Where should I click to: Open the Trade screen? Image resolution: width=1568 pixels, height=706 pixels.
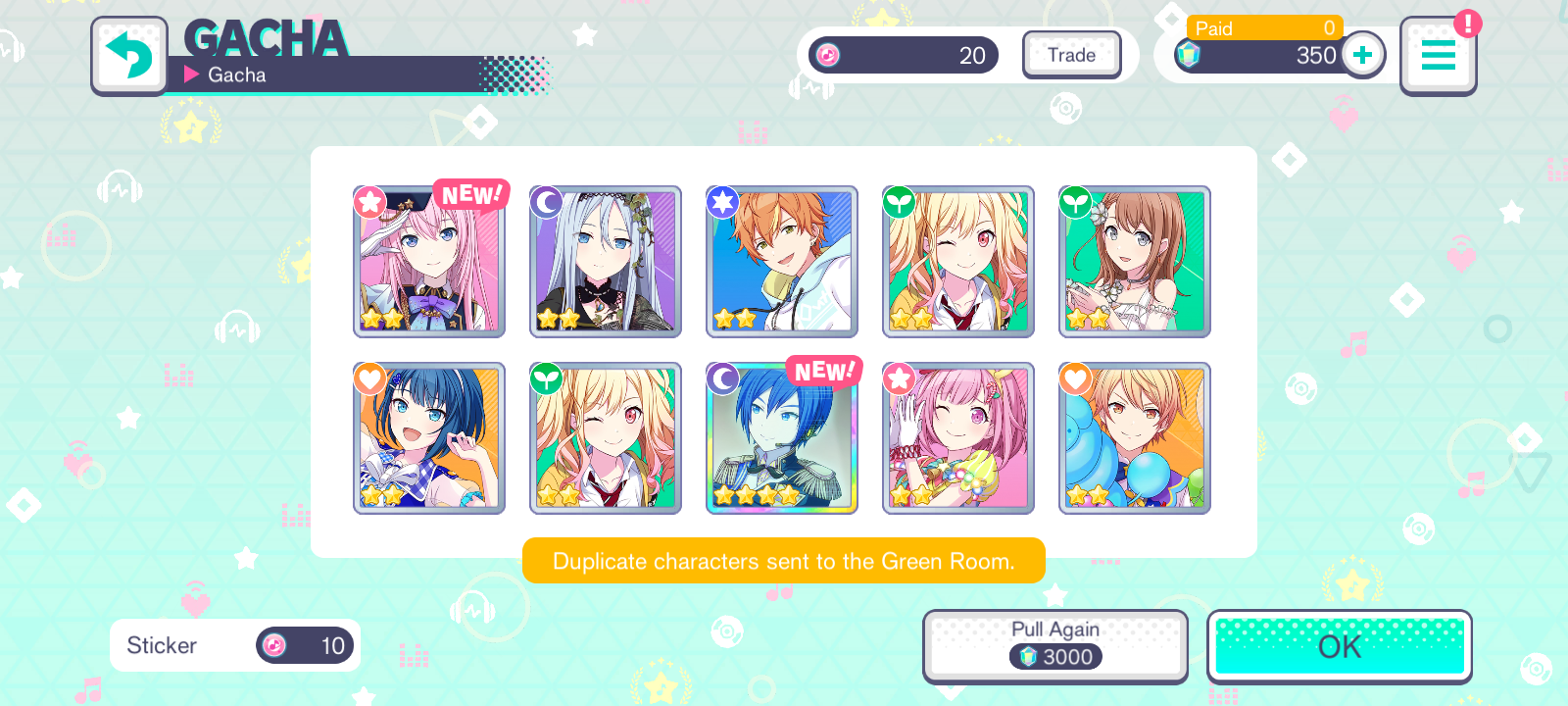tap(1071, 55)
